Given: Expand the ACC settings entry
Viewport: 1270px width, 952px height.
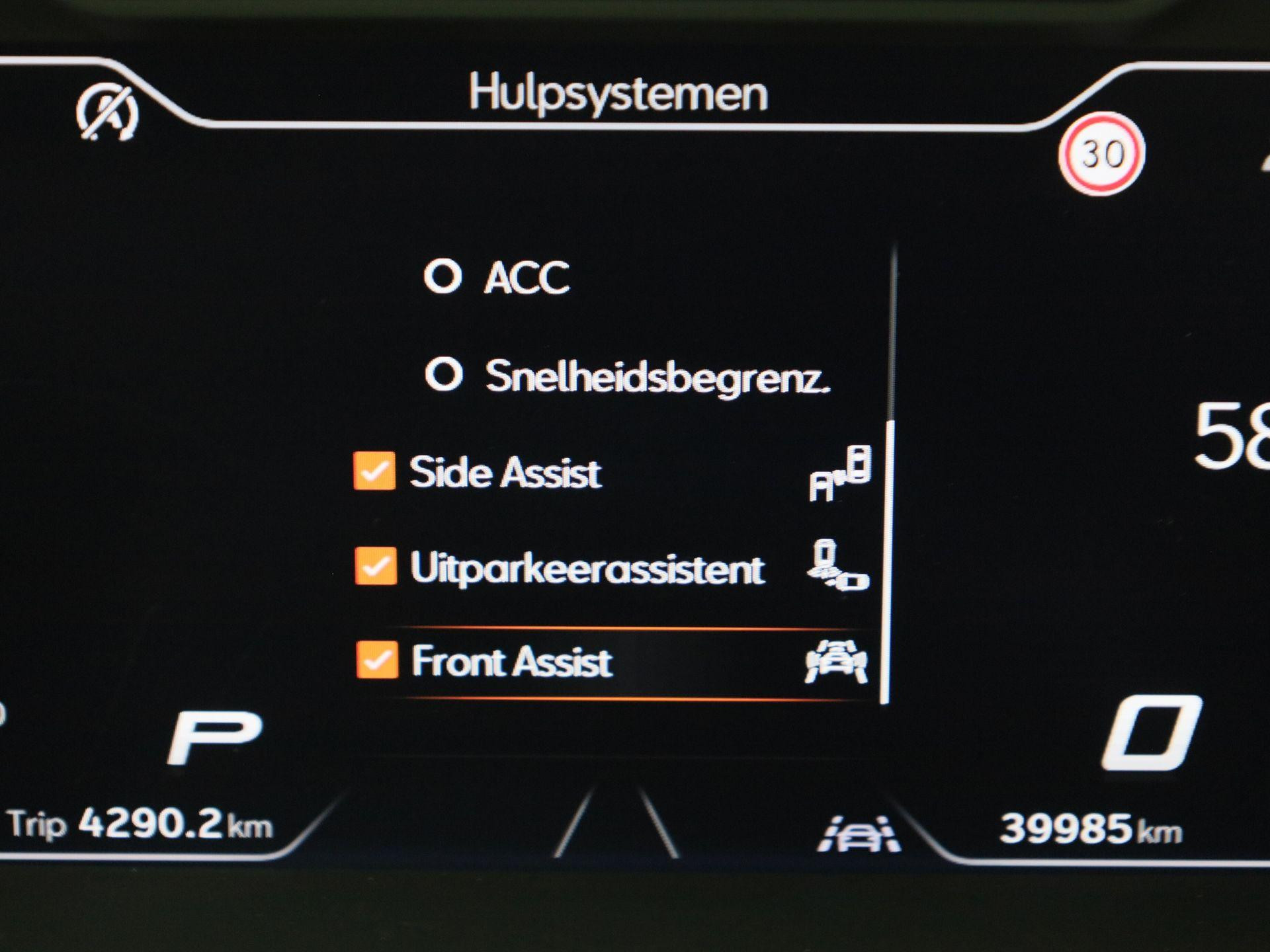Looking at the screenshot, I should coord(526,278).
